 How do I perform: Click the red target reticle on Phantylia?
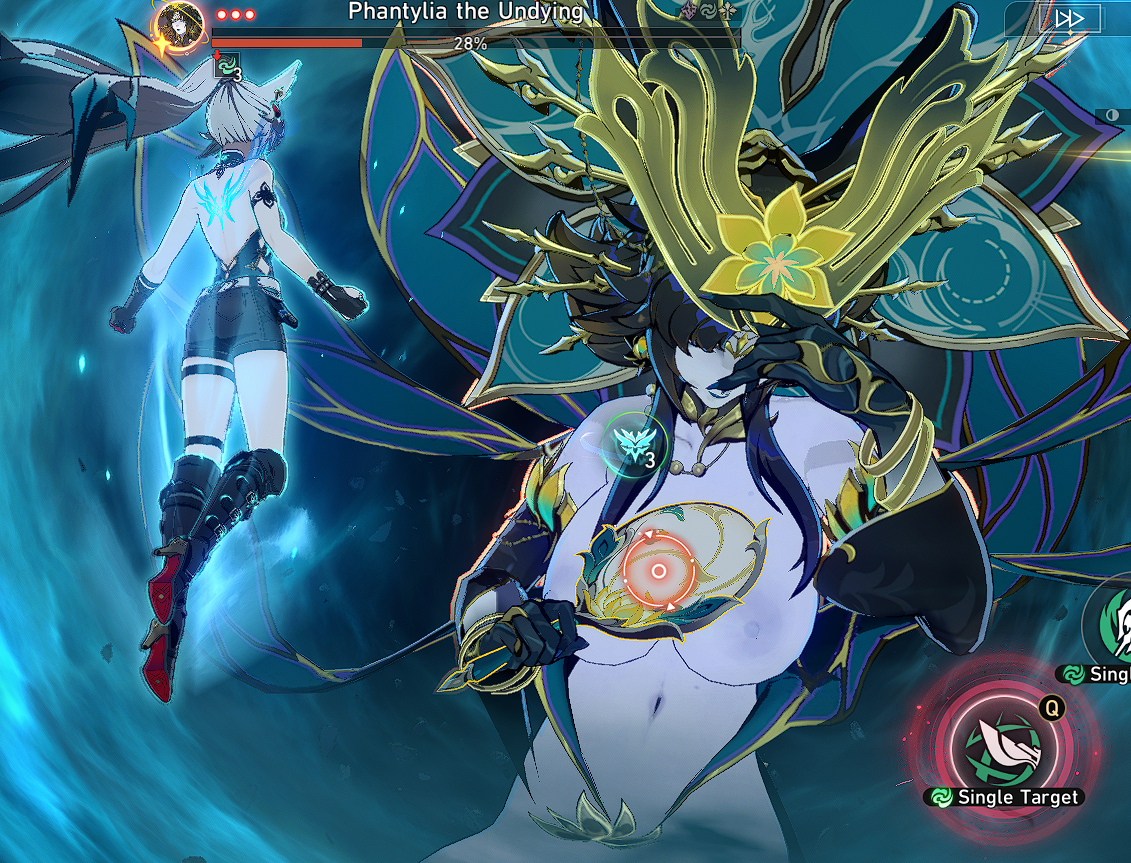coord(658,570)
